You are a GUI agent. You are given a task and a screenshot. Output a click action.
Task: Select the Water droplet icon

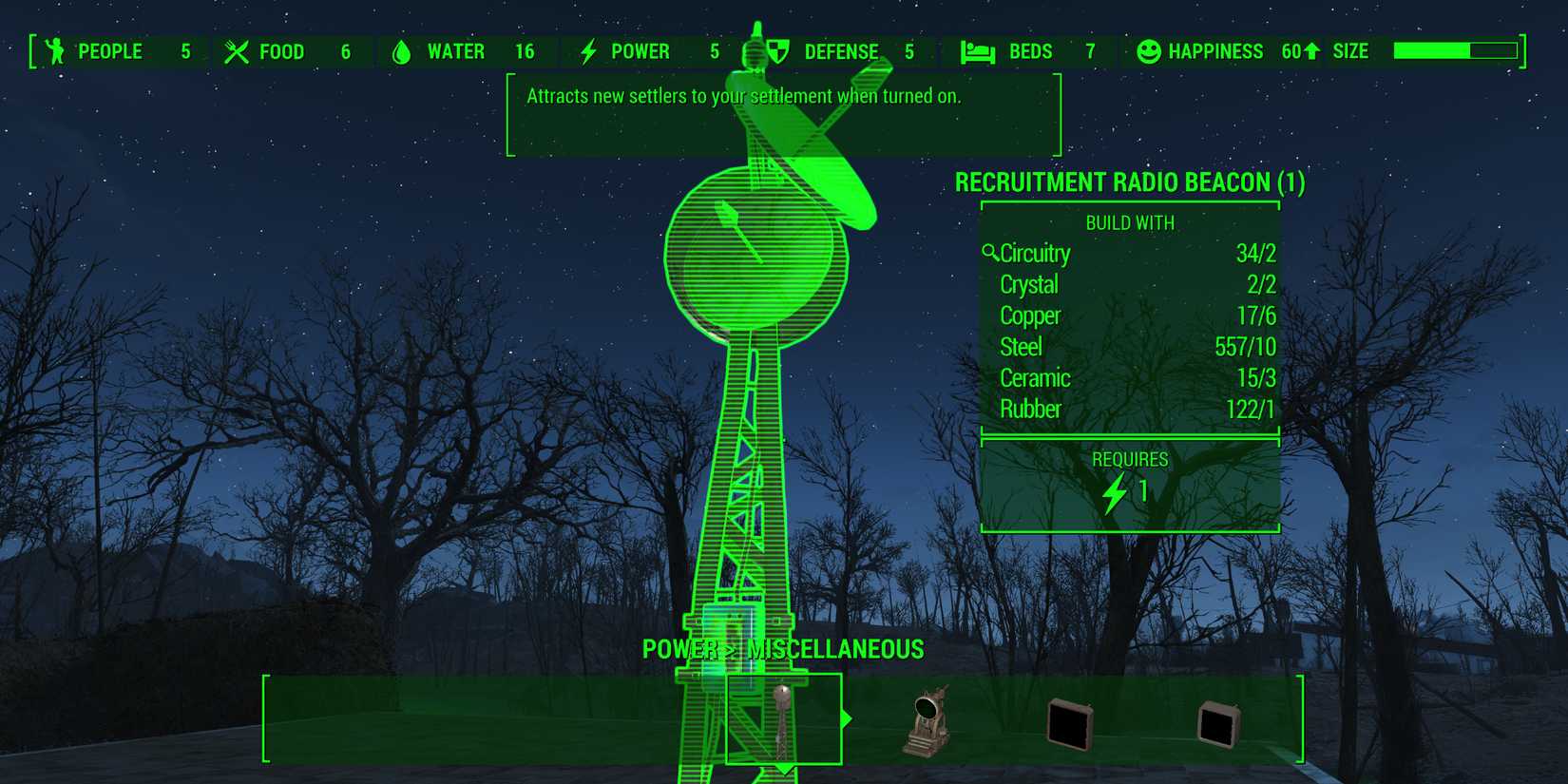click(403, 51)
